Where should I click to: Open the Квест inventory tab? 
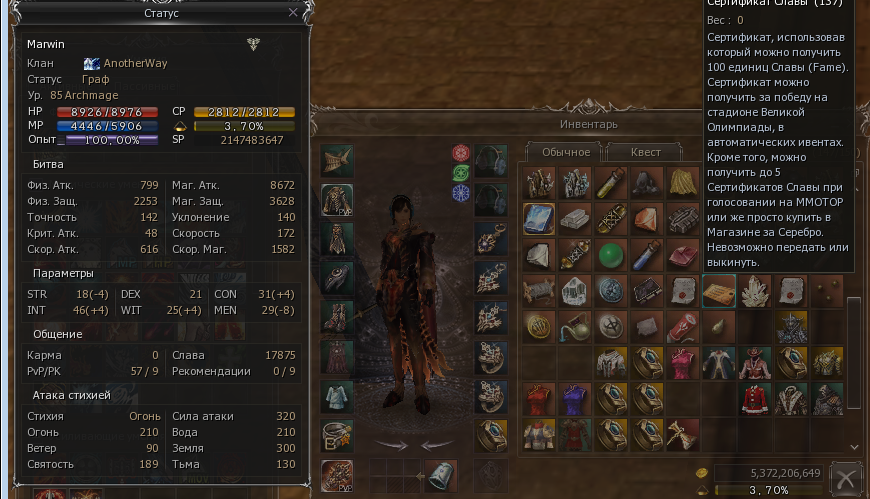click(647, 152)
